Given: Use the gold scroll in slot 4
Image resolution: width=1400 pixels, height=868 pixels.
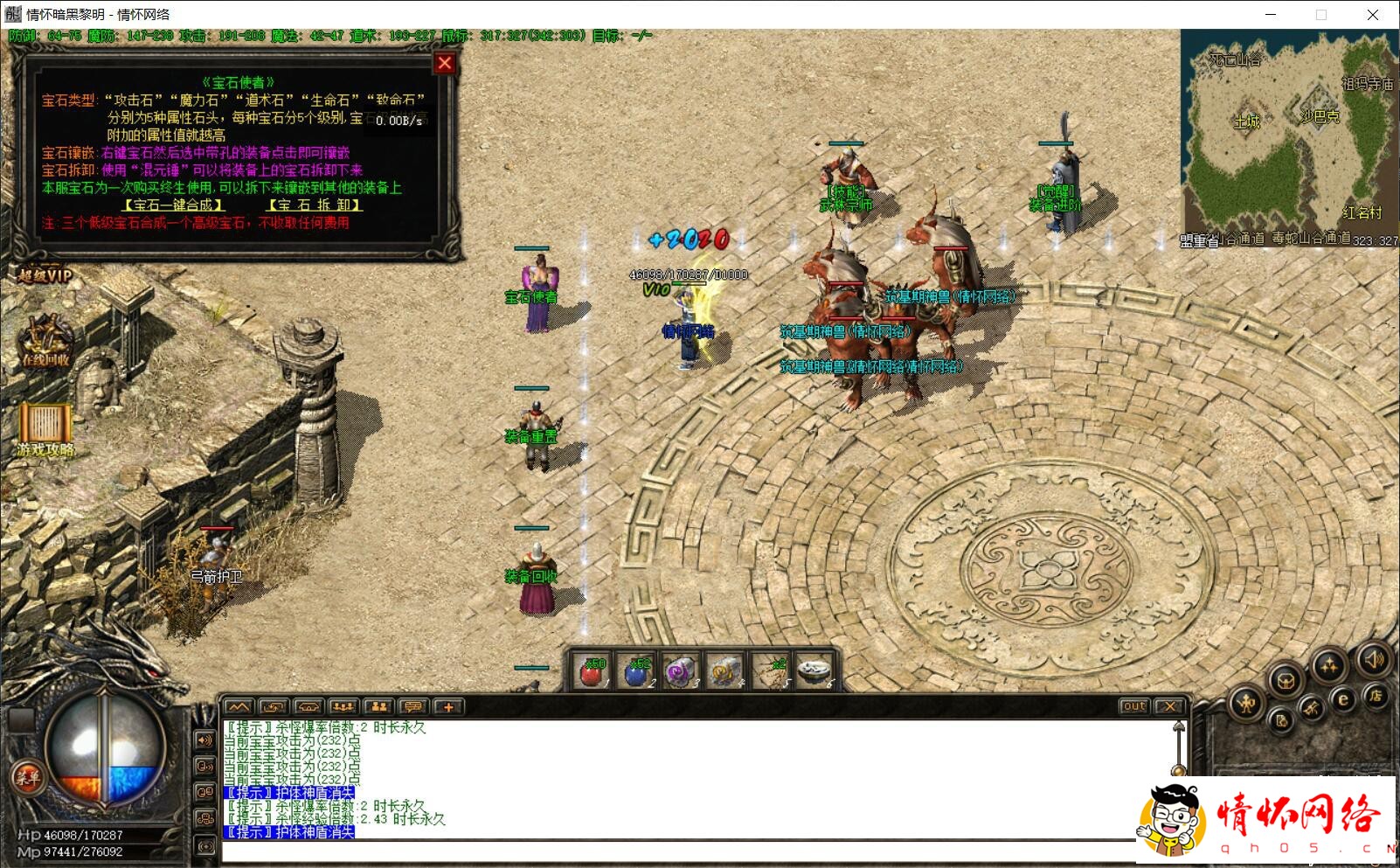Looking at the screenshot, I should (724, 673).
